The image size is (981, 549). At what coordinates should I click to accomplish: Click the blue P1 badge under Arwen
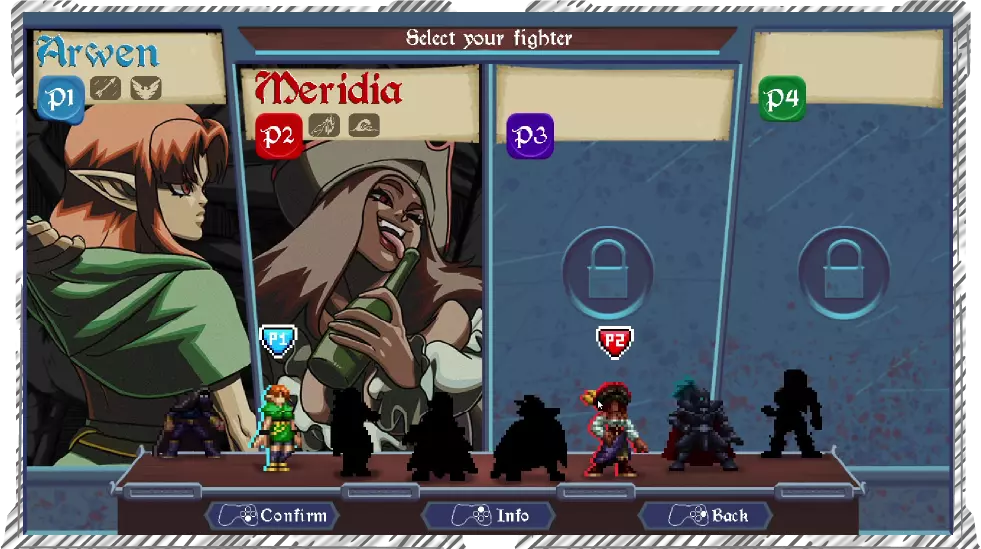click(x=60, y=98)
